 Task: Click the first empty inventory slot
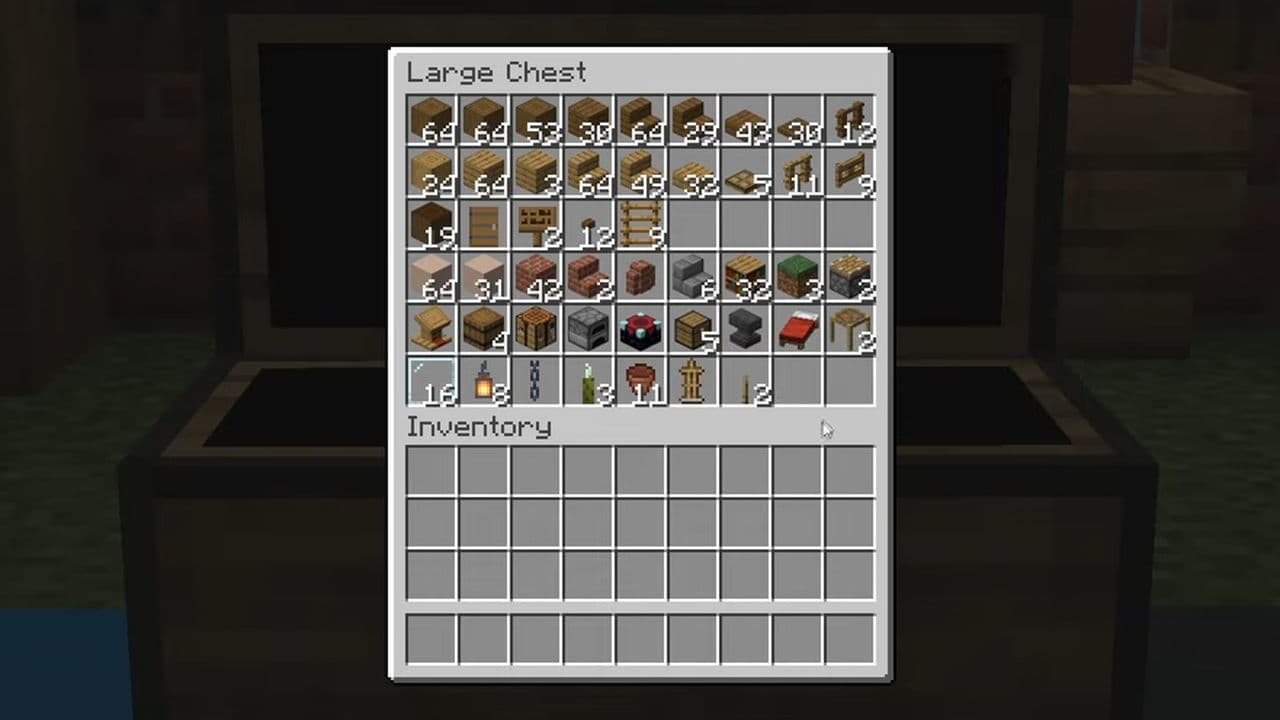(x=431, y=472)
